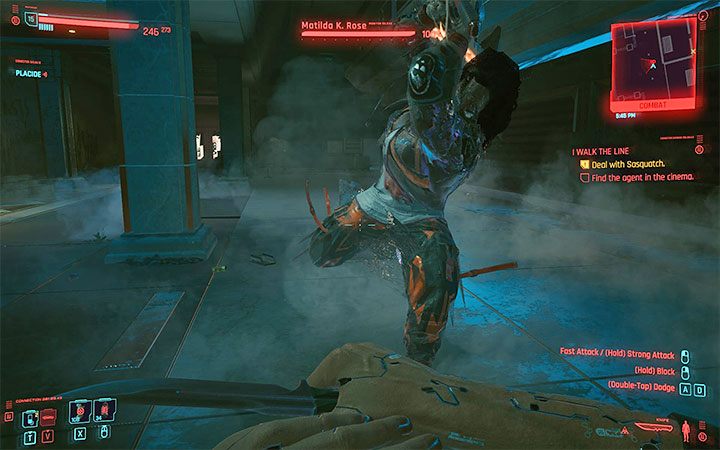Select the equipped knife weapon icon
The image size is (720, 450).
[x=647, y=433]
